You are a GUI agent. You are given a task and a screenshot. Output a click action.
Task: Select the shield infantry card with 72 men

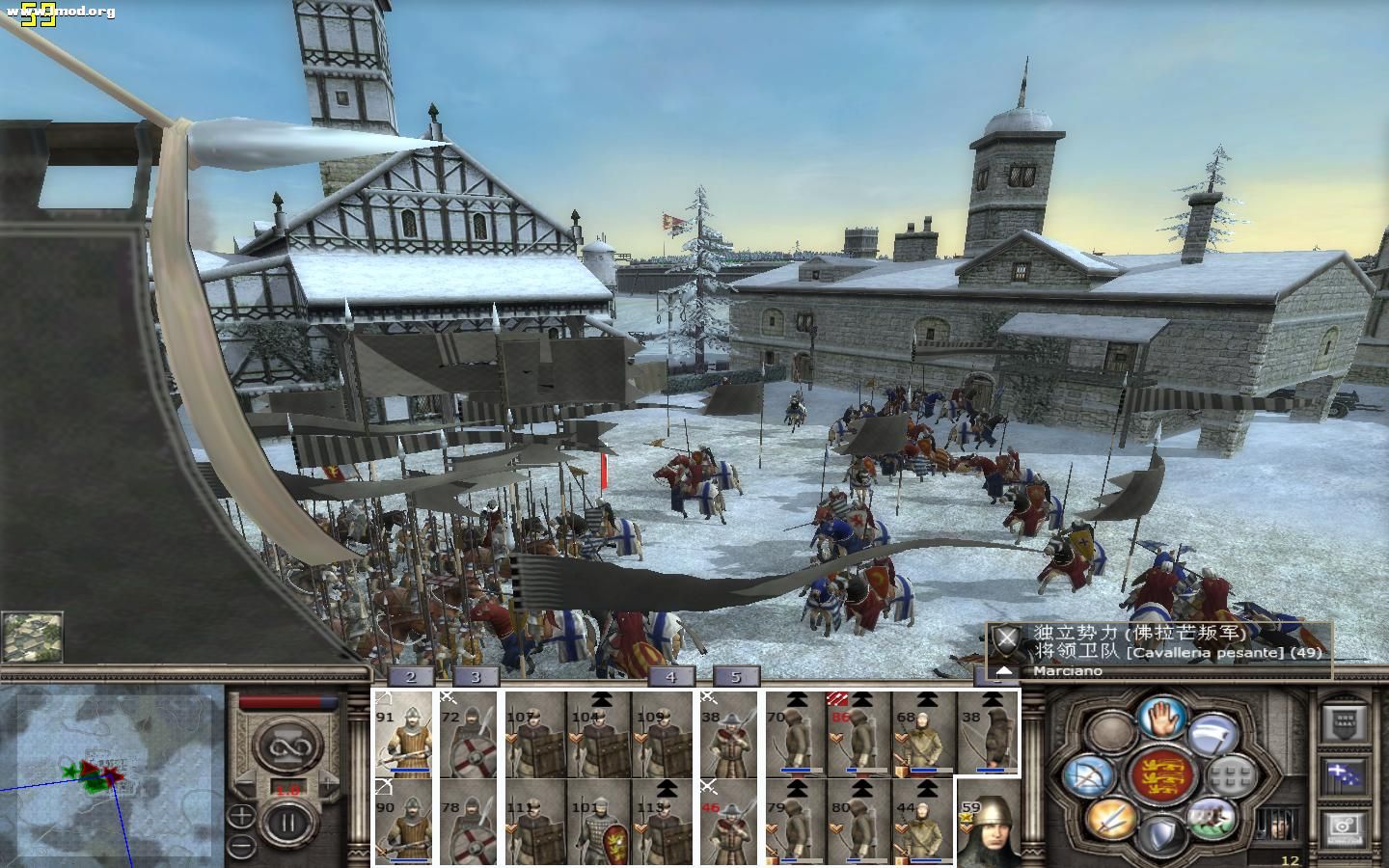(469, 735)
